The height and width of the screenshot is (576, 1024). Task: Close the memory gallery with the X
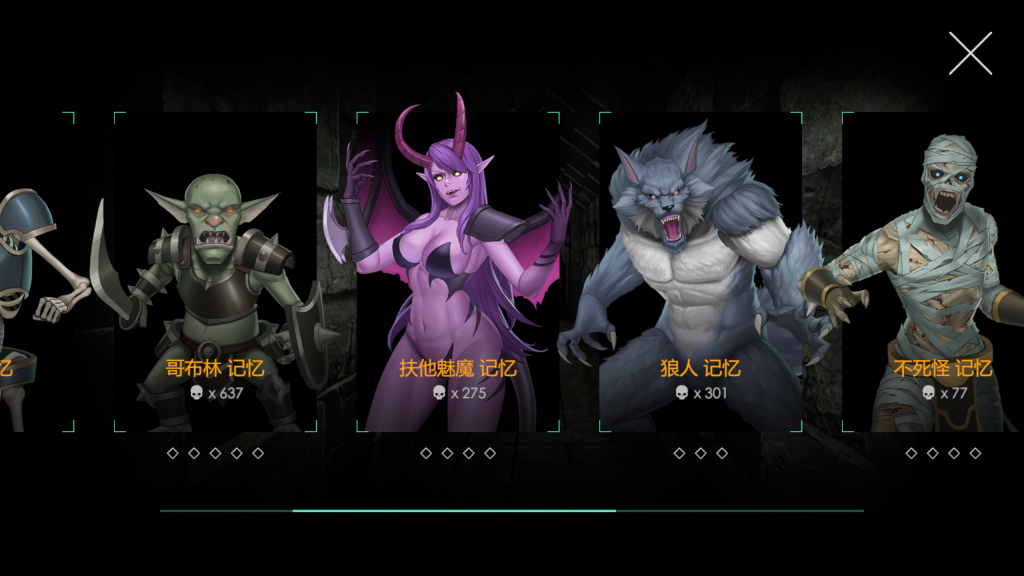point(970,53)
